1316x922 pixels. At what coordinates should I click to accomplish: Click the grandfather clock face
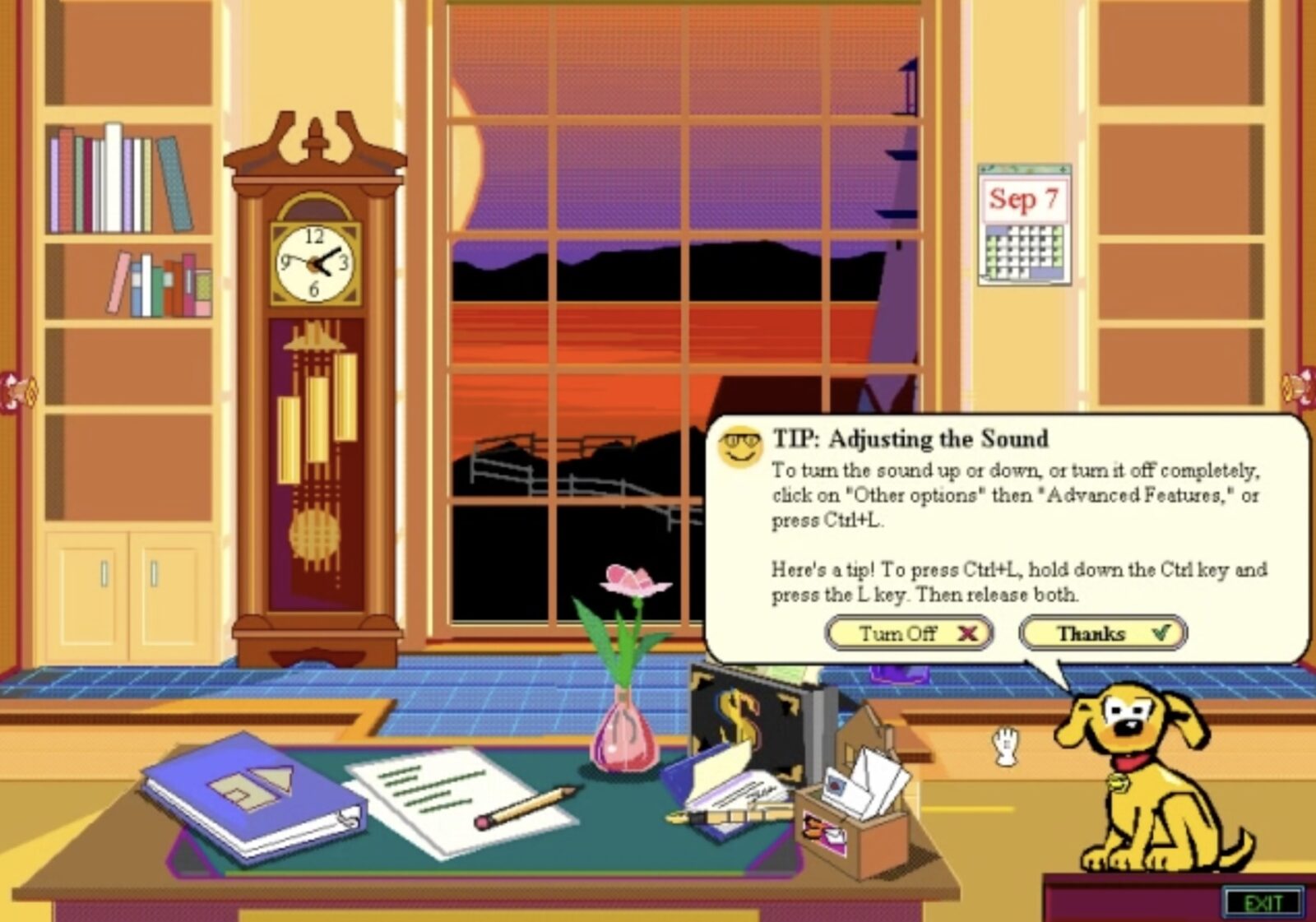click(x=315, y=263)
